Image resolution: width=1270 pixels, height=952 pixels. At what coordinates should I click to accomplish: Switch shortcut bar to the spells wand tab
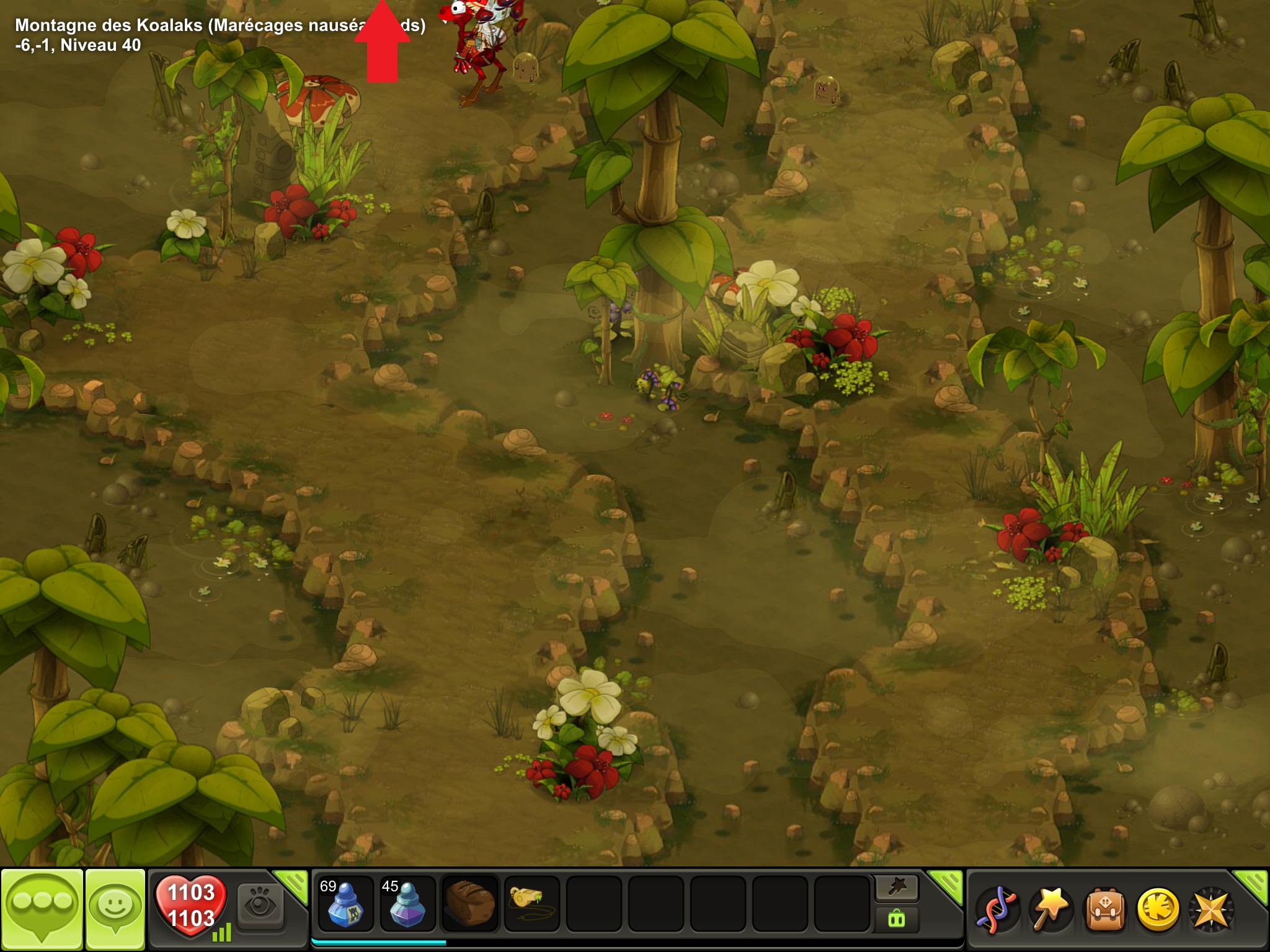tap(897, 888)
